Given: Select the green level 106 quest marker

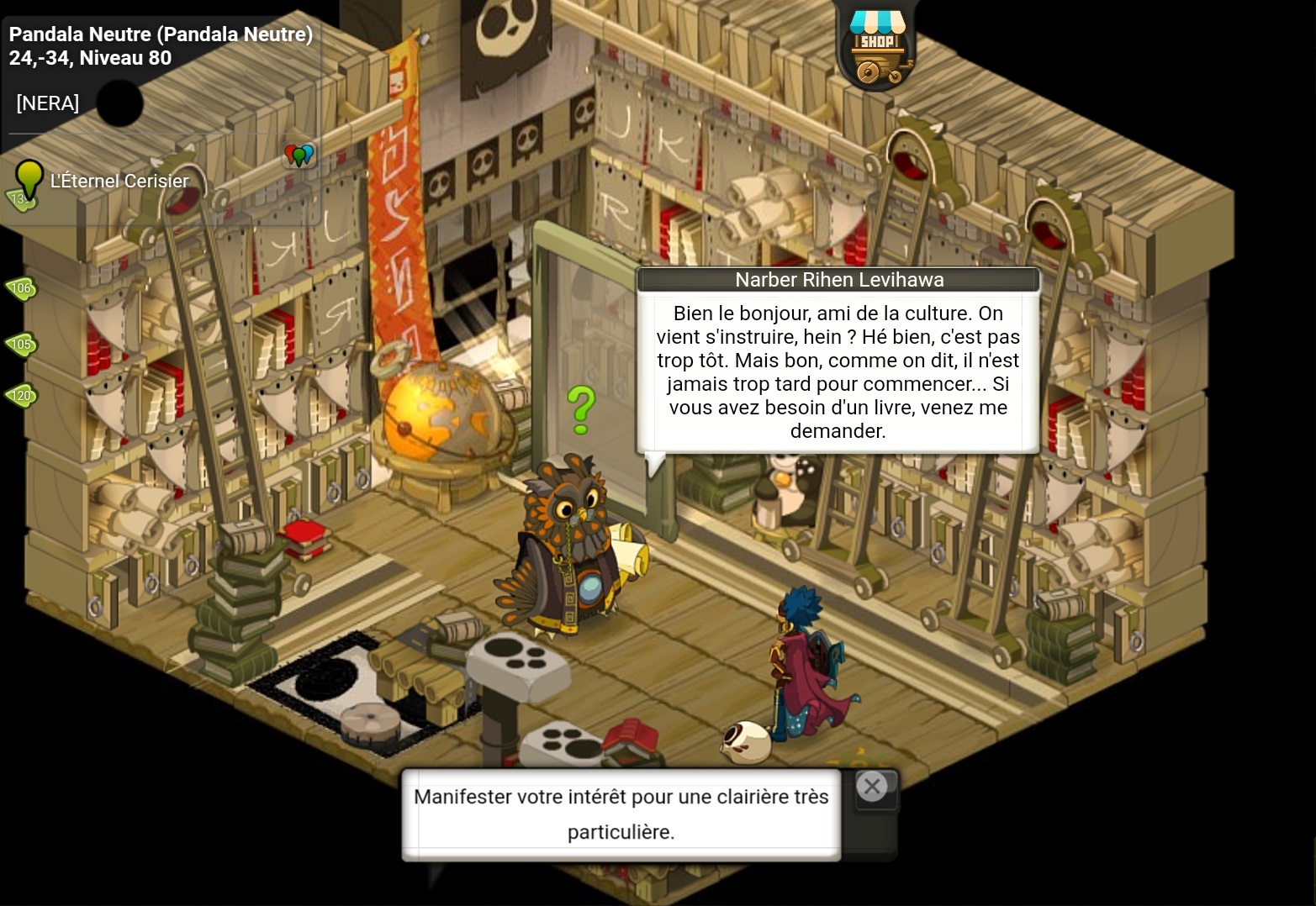Looking at the screenshot, I should (x=21, y=288).
